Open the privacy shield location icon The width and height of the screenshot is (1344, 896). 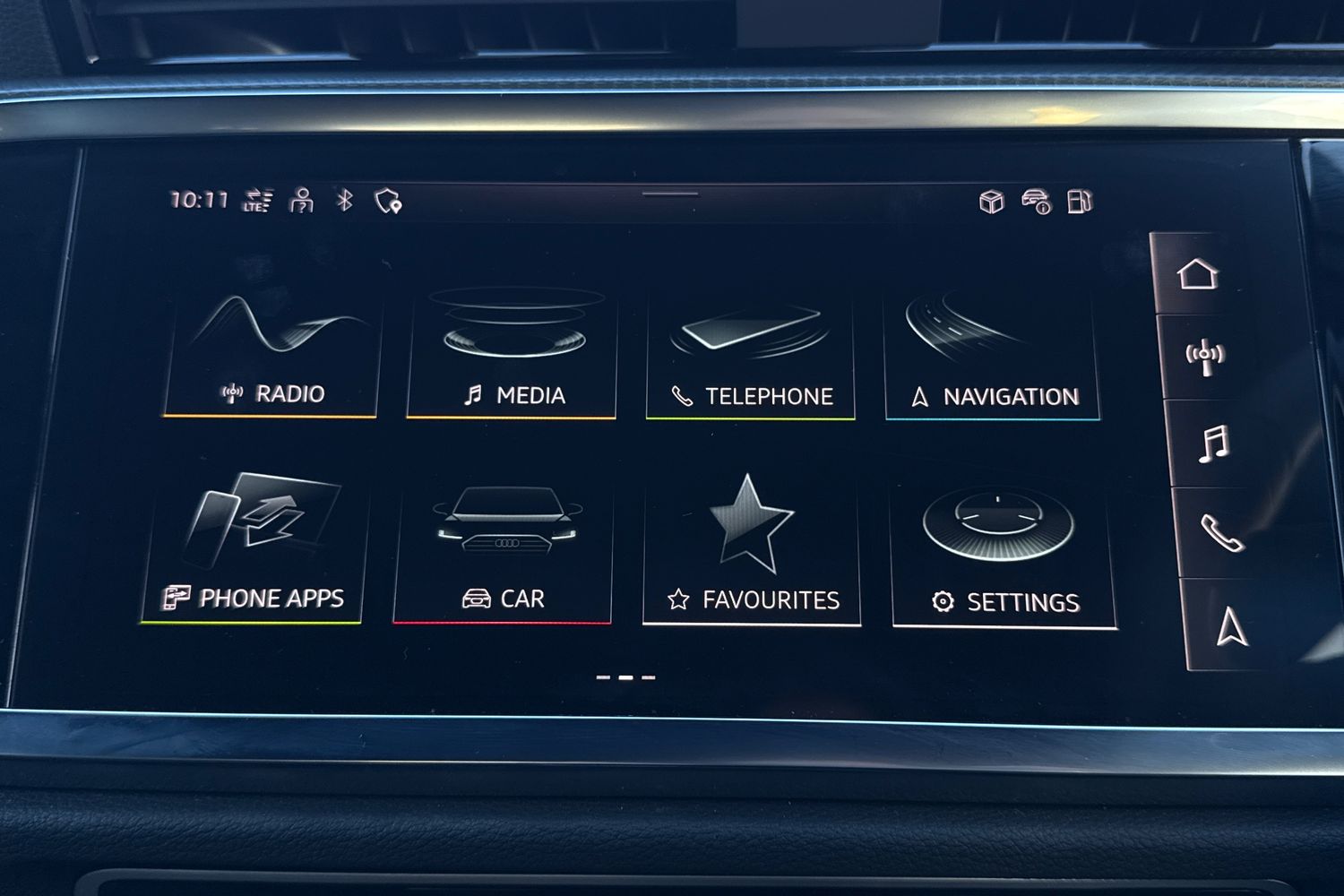388,202
